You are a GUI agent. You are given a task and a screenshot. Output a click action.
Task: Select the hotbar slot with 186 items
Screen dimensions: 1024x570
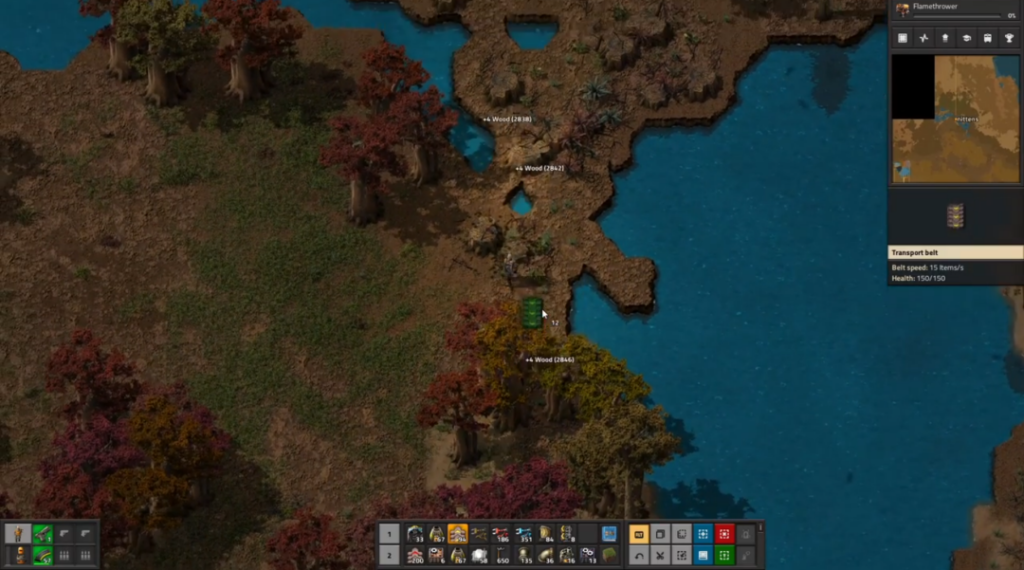(501, 534)
